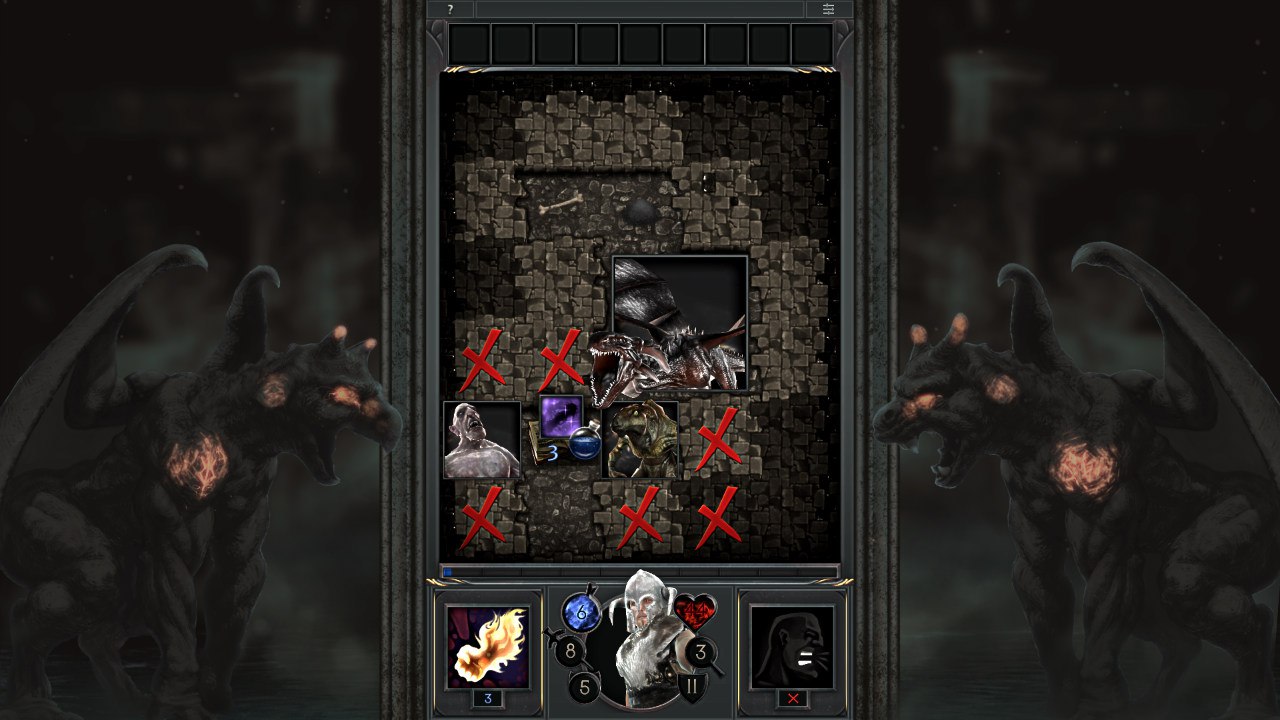The height and width of the screenshot is (720, 1280).
Task: Select the first empty slot in the top row
Action: [x=470, y=42]
